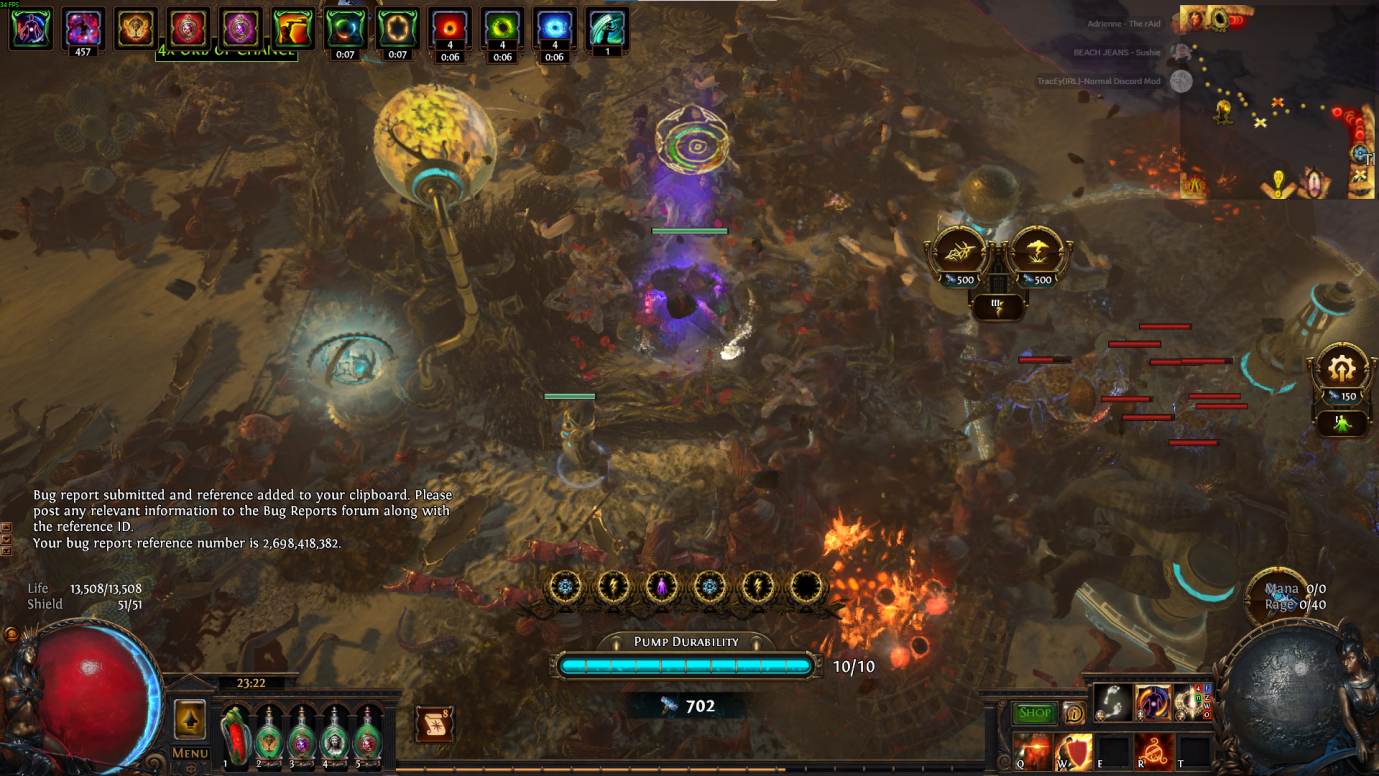Choose the lightning storm tower upgrade for 500
Screen dimensions: 1379x776
click(1038, 252)
